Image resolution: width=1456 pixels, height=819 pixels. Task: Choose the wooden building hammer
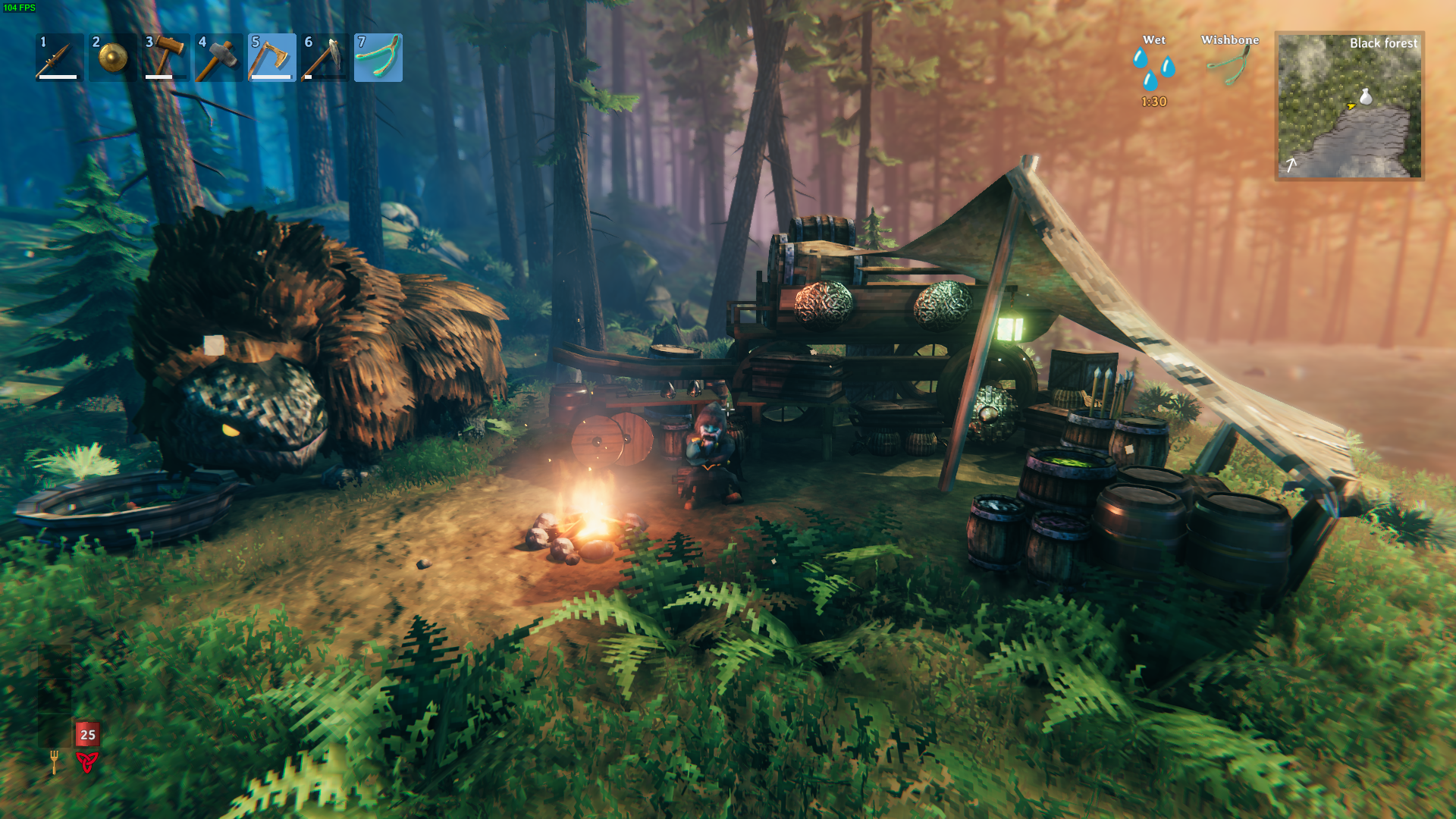[x=165, y=58]
